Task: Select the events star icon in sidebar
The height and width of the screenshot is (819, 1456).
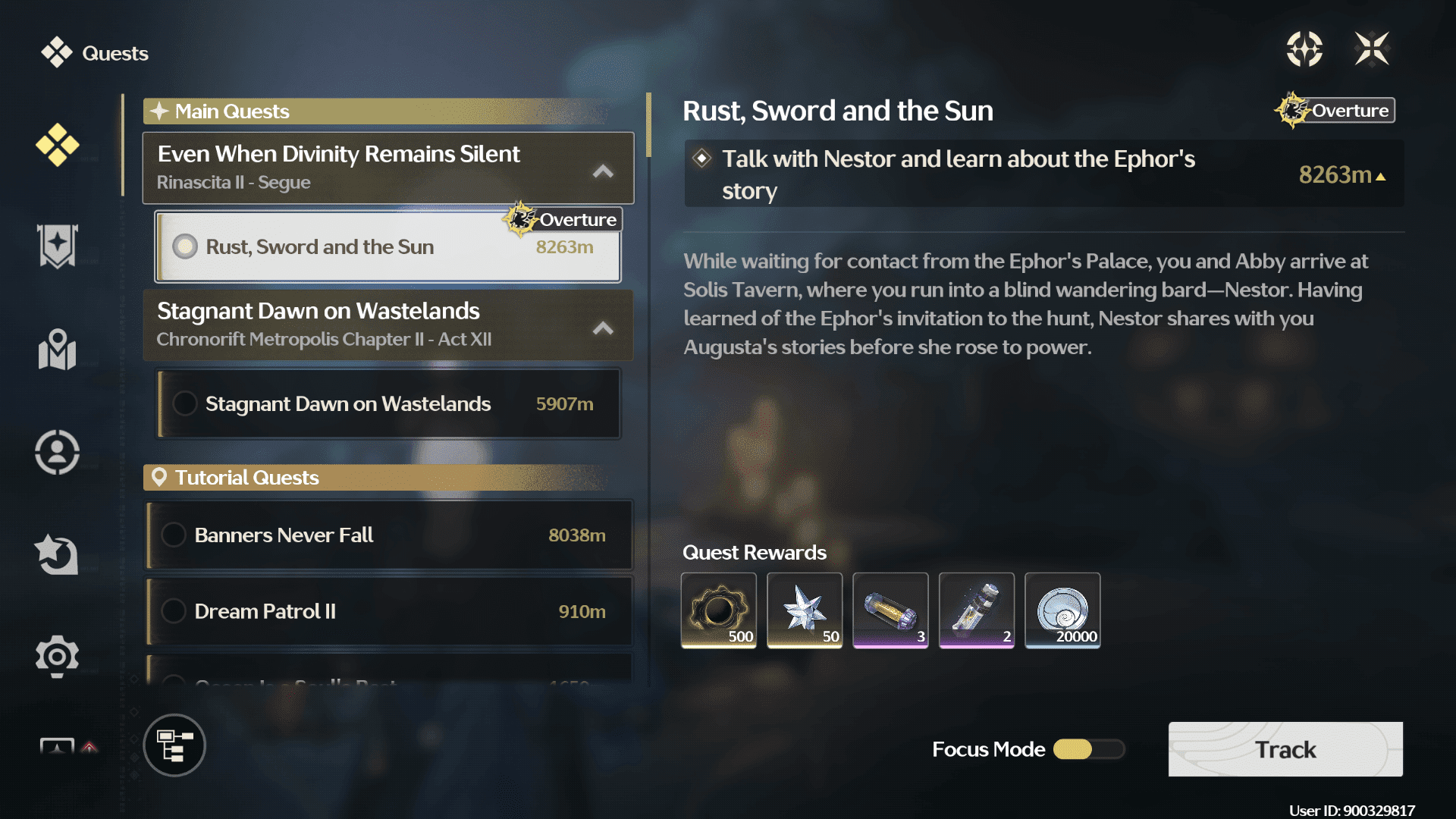Action: pyautogui.click(x=57, y=554)
